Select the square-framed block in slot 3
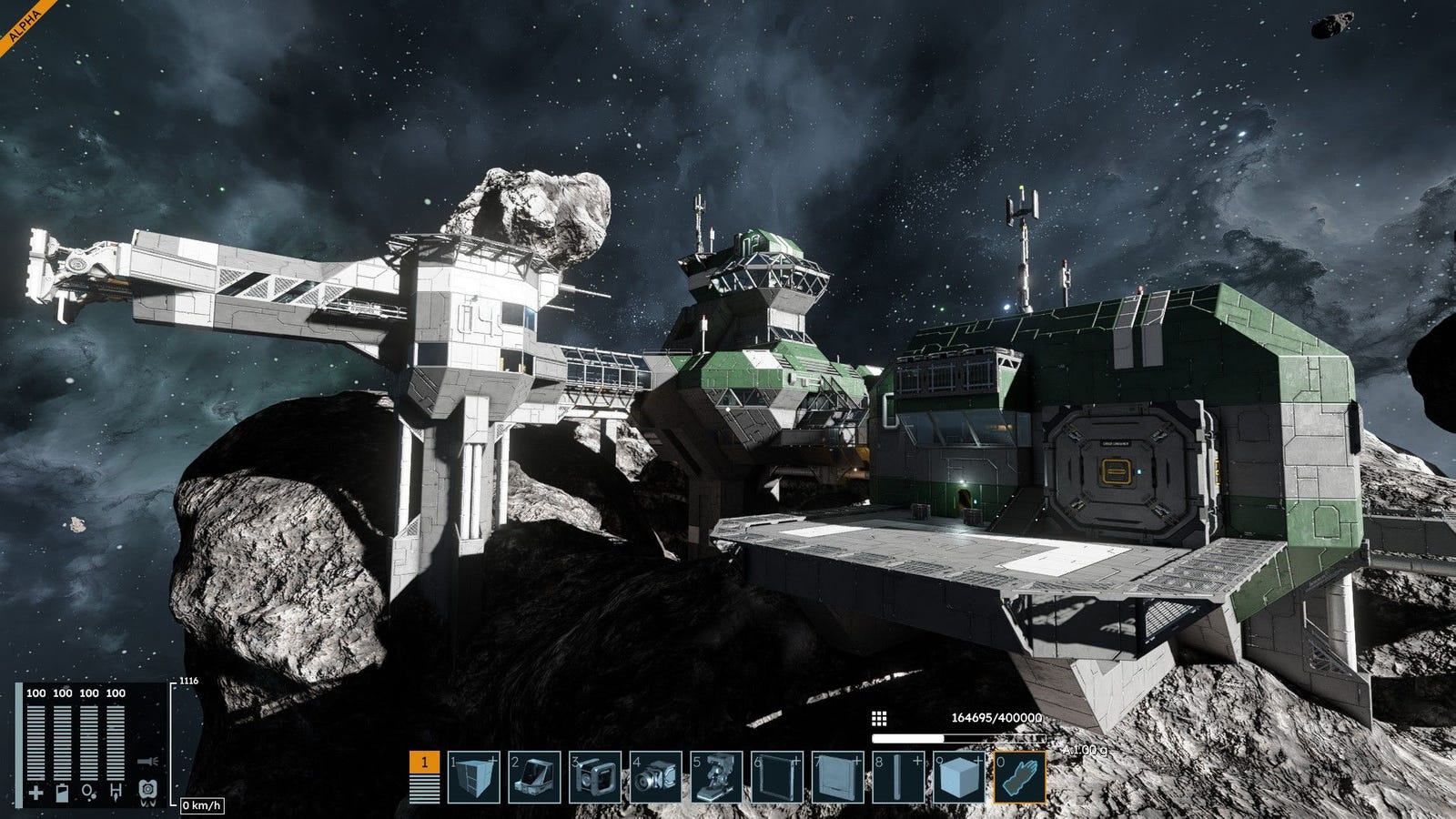This screenshot has width=1456, height=819. click(595, 777)
